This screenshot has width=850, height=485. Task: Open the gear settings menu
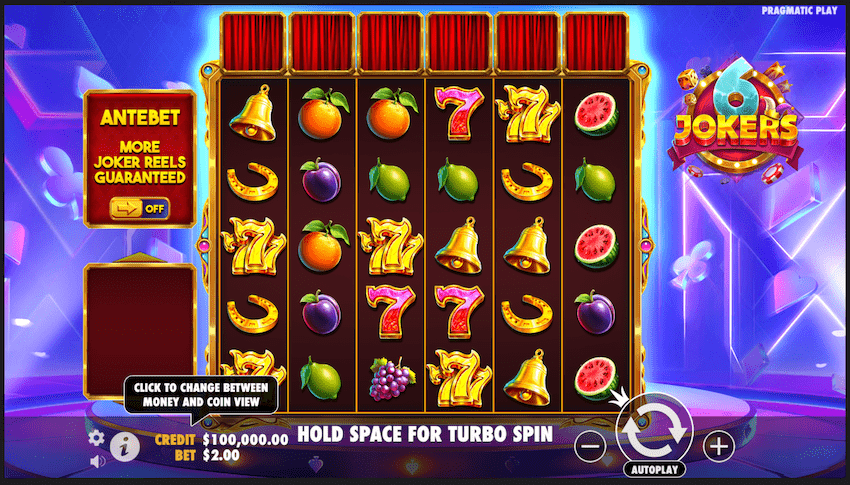click(x=97, y=437)
